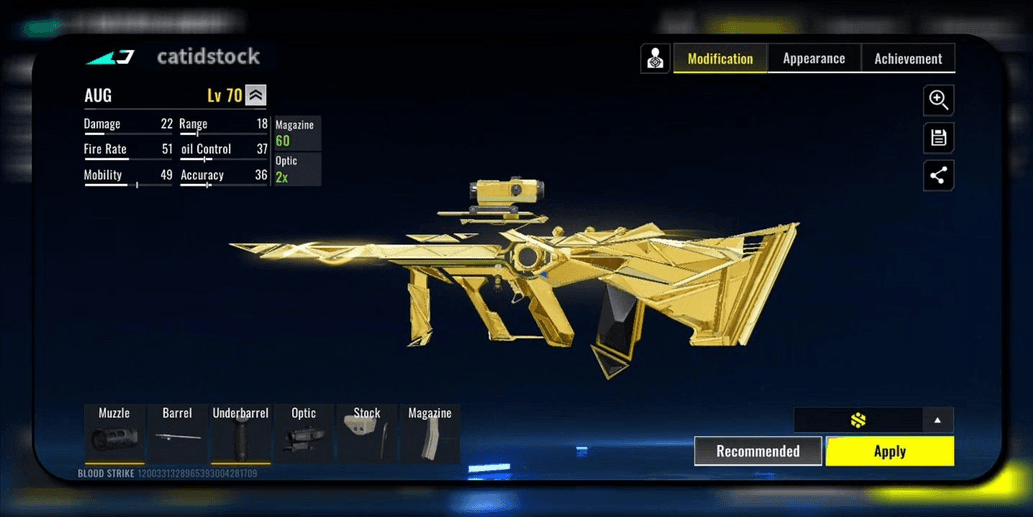Open the Magazine attachment slot
This screenshot has width=1033, height=517.
tap(429, 433)
